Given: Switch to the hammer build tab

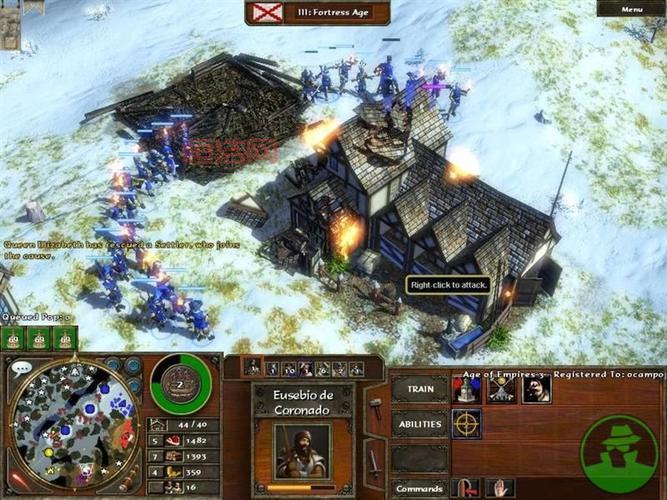Looking at the screenshot, I should pos(375,408).
